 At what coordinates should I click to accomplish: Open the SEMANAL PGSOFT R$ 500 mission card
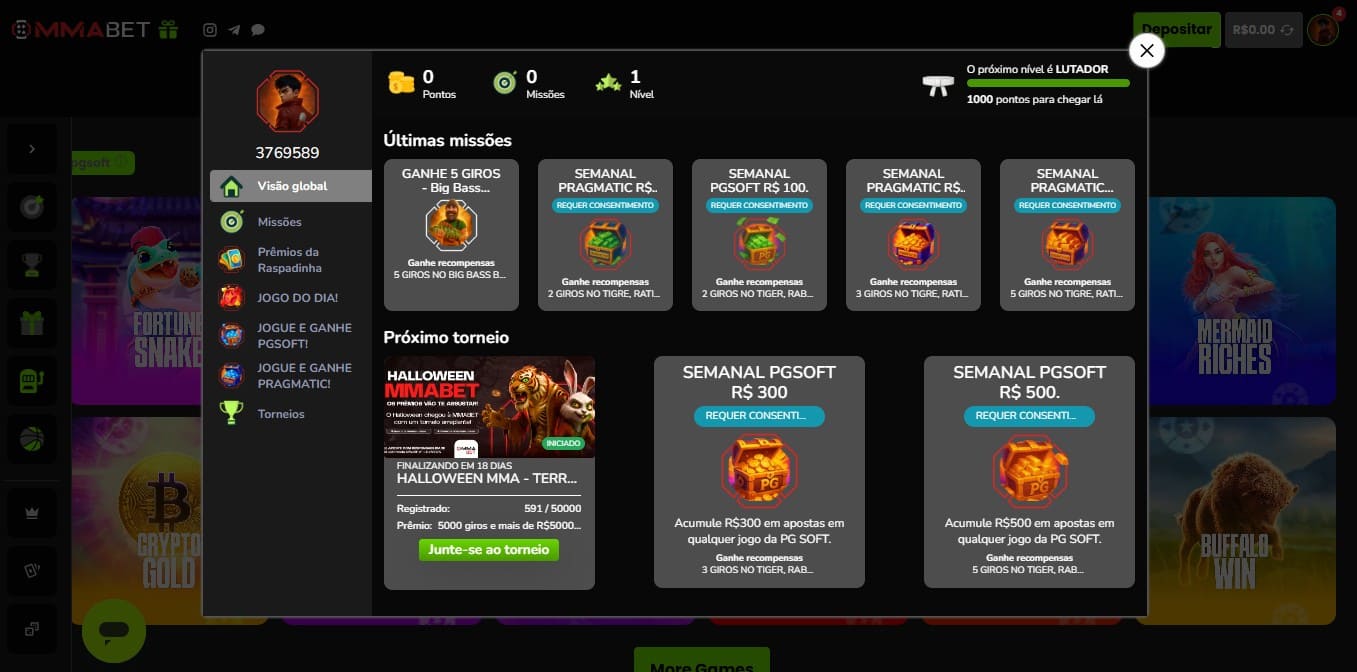(1029, 472)
